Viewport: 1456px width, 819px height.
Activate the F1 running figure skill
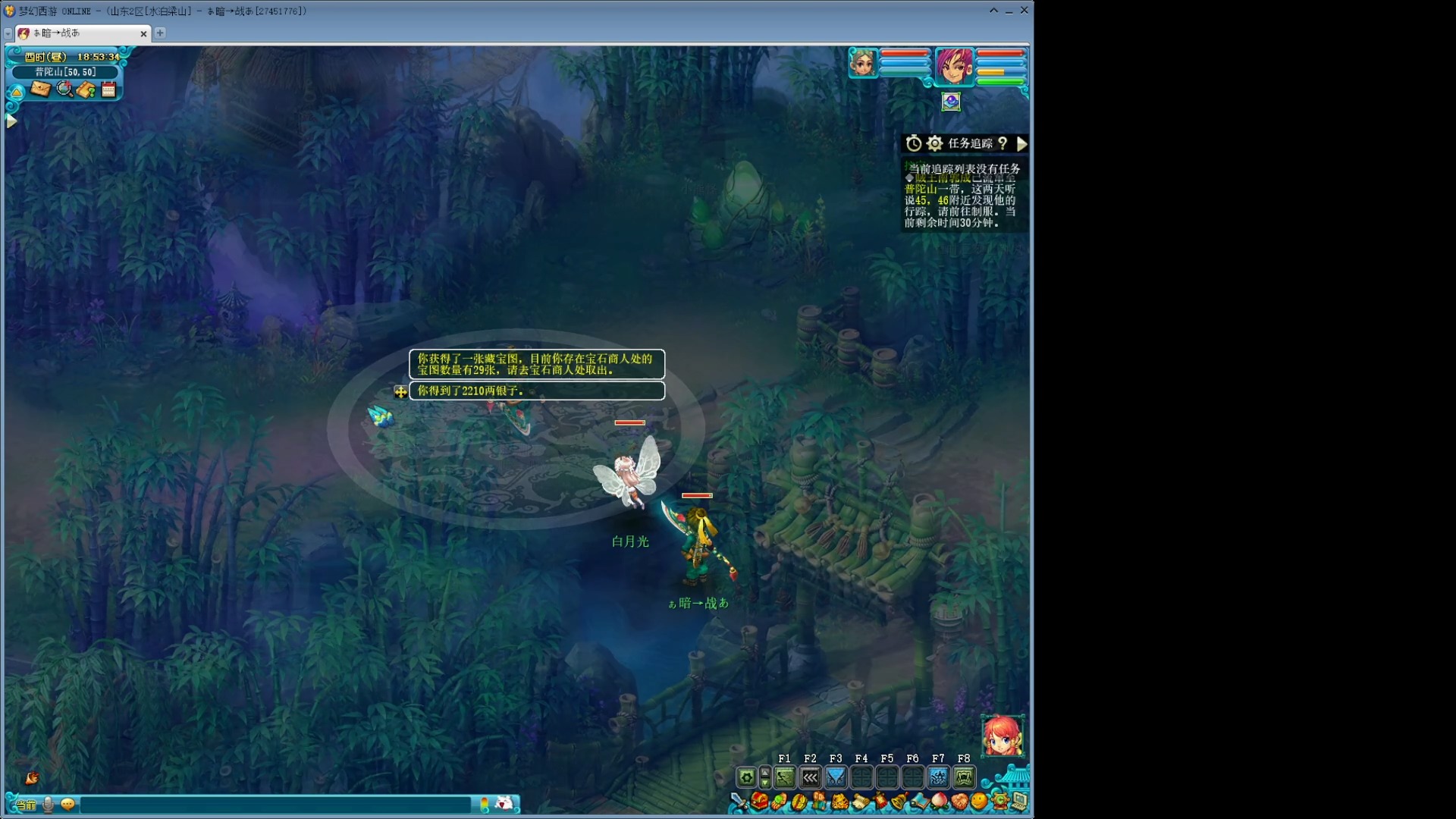click(x=784, y=777)
